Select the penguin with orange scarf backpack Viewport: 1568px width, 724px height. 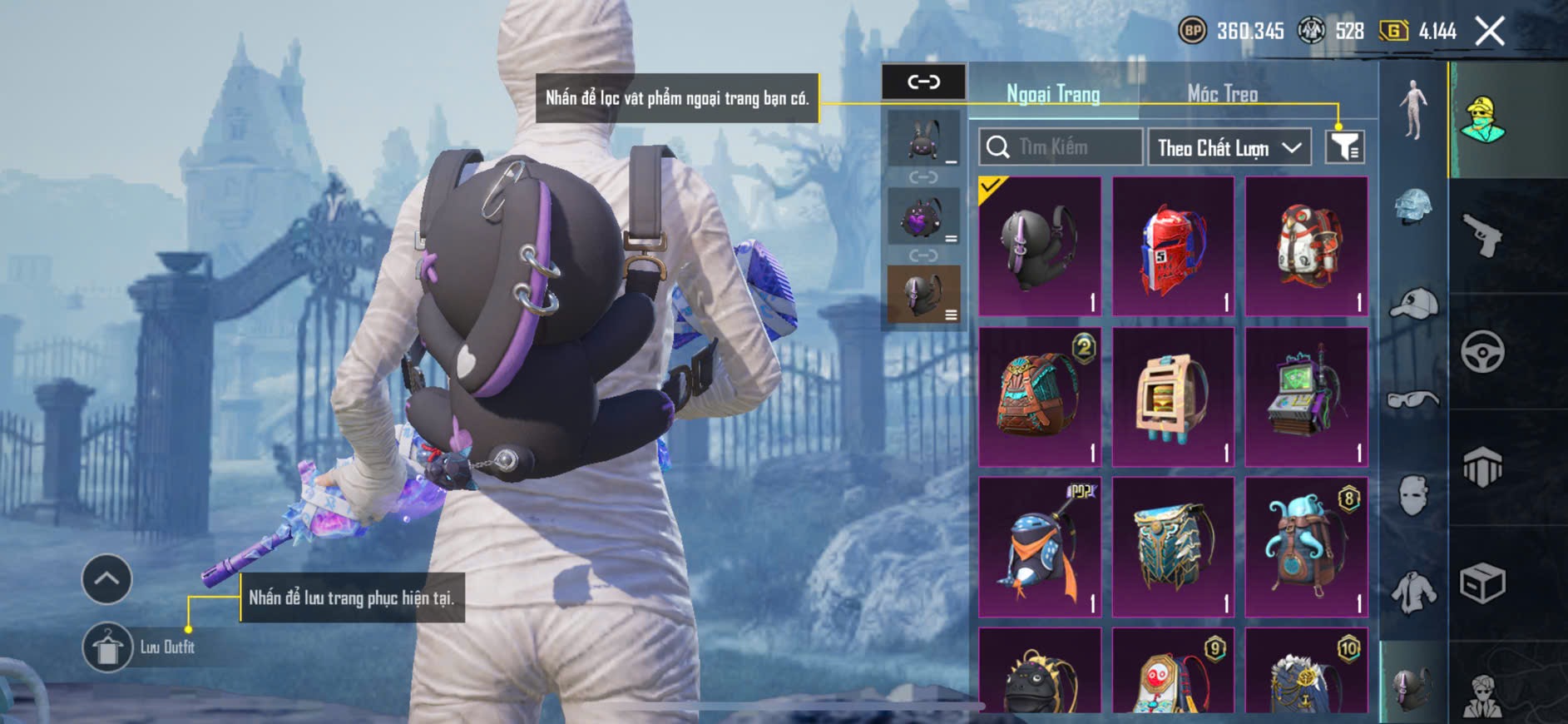tap(1040, 547)
